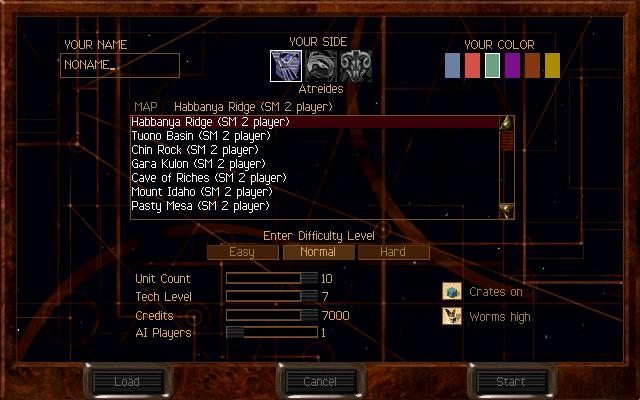
Task: Pick the Harkonnen ram emblem
Action: coord(356,66)
